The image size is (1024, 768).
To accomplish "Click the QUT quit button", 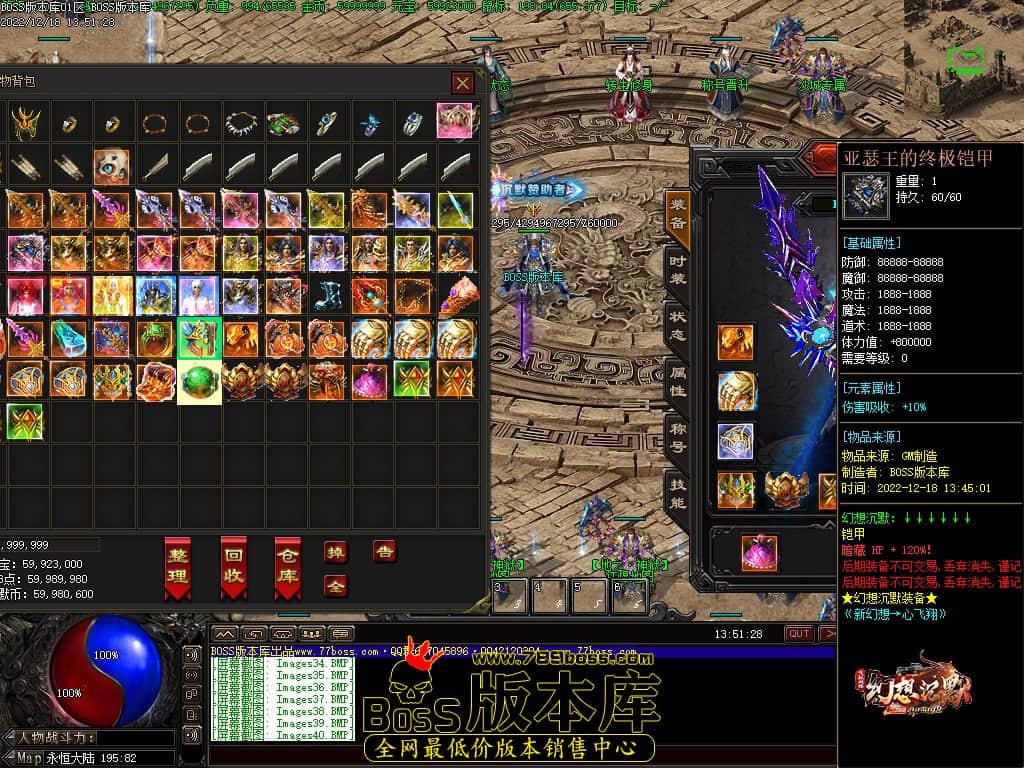I will (799, 634).
